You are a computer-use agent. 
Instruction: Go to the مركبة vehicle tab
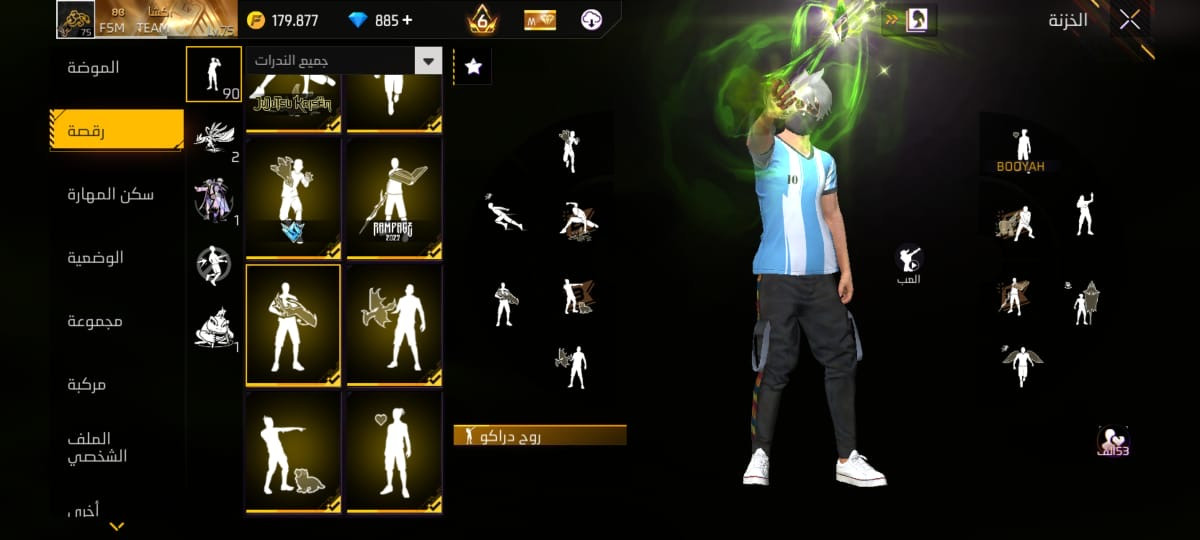[87, 384]
